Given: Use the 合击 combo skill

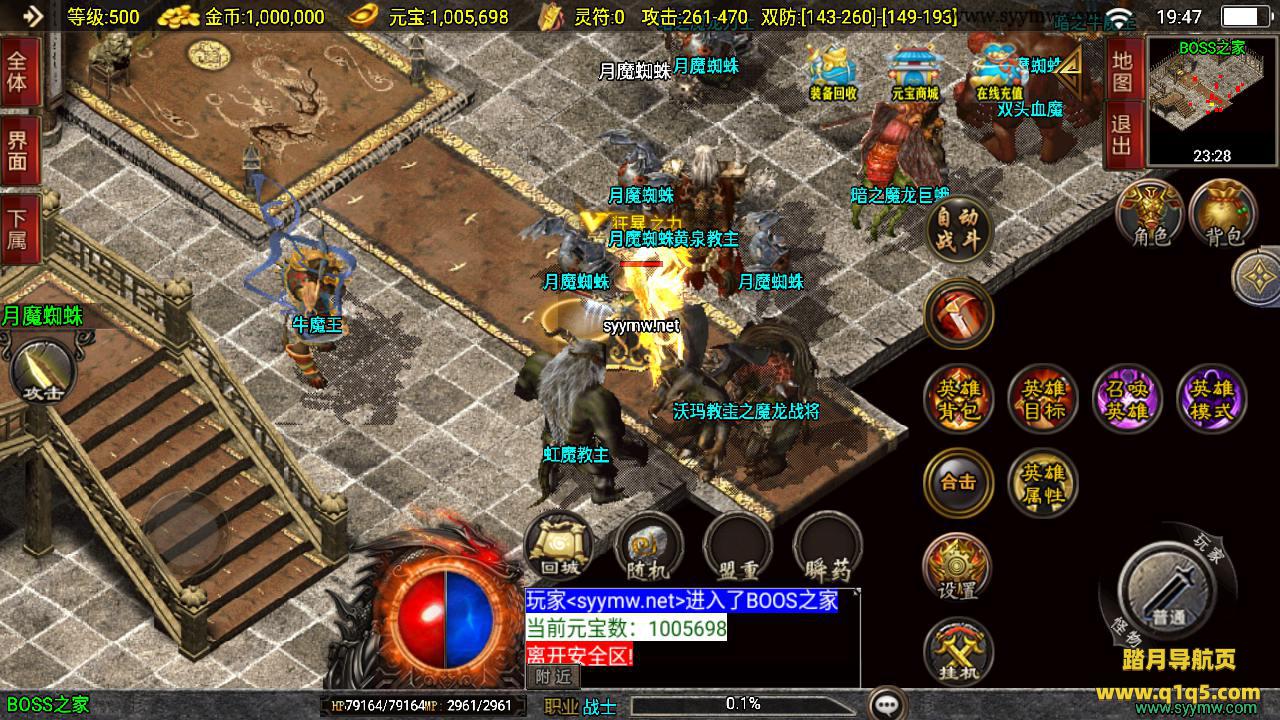Looking at the screenshot, I should pos(958,482).
